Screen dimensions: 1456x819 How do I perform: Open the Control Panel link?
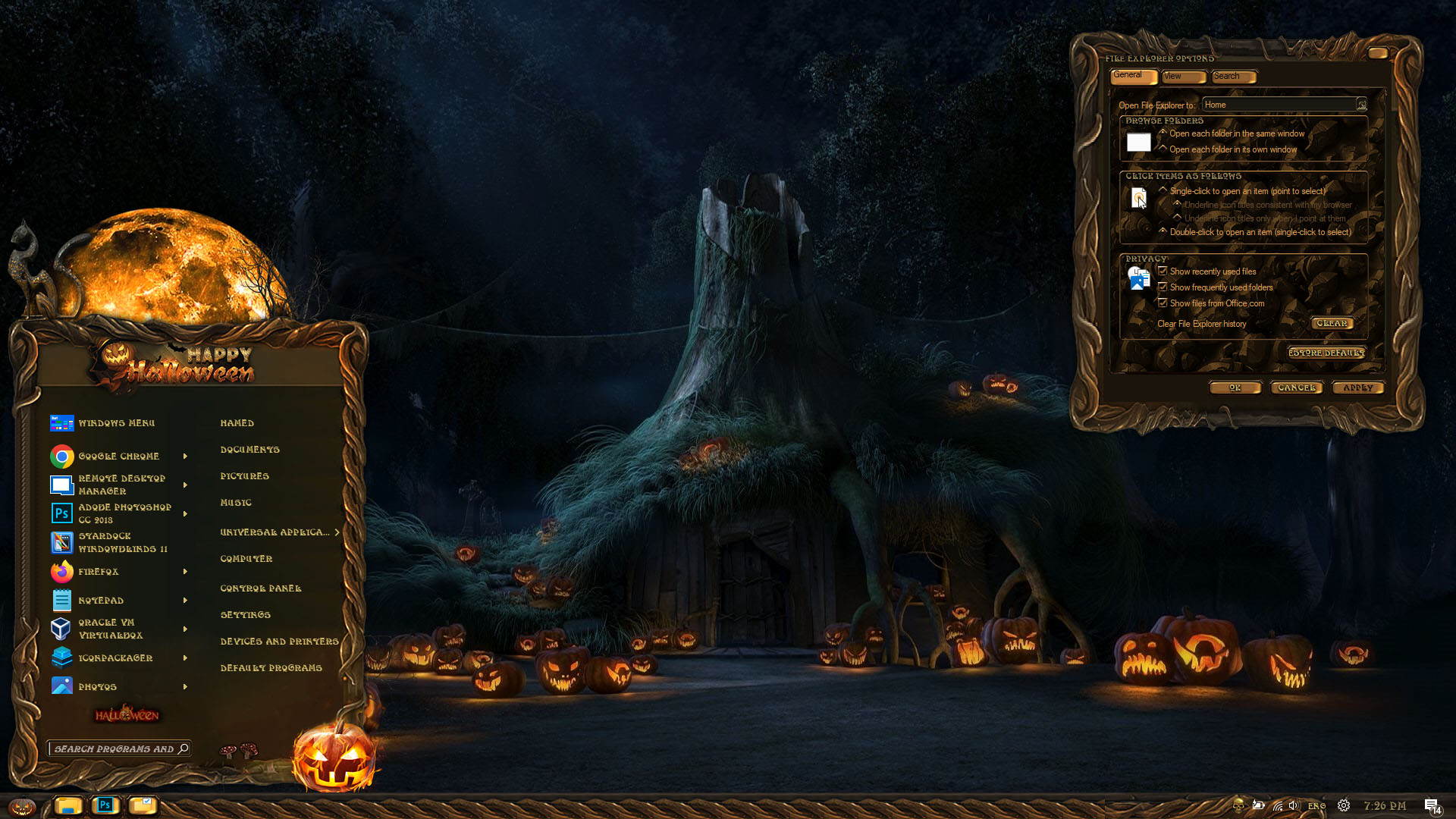[260, 588]
